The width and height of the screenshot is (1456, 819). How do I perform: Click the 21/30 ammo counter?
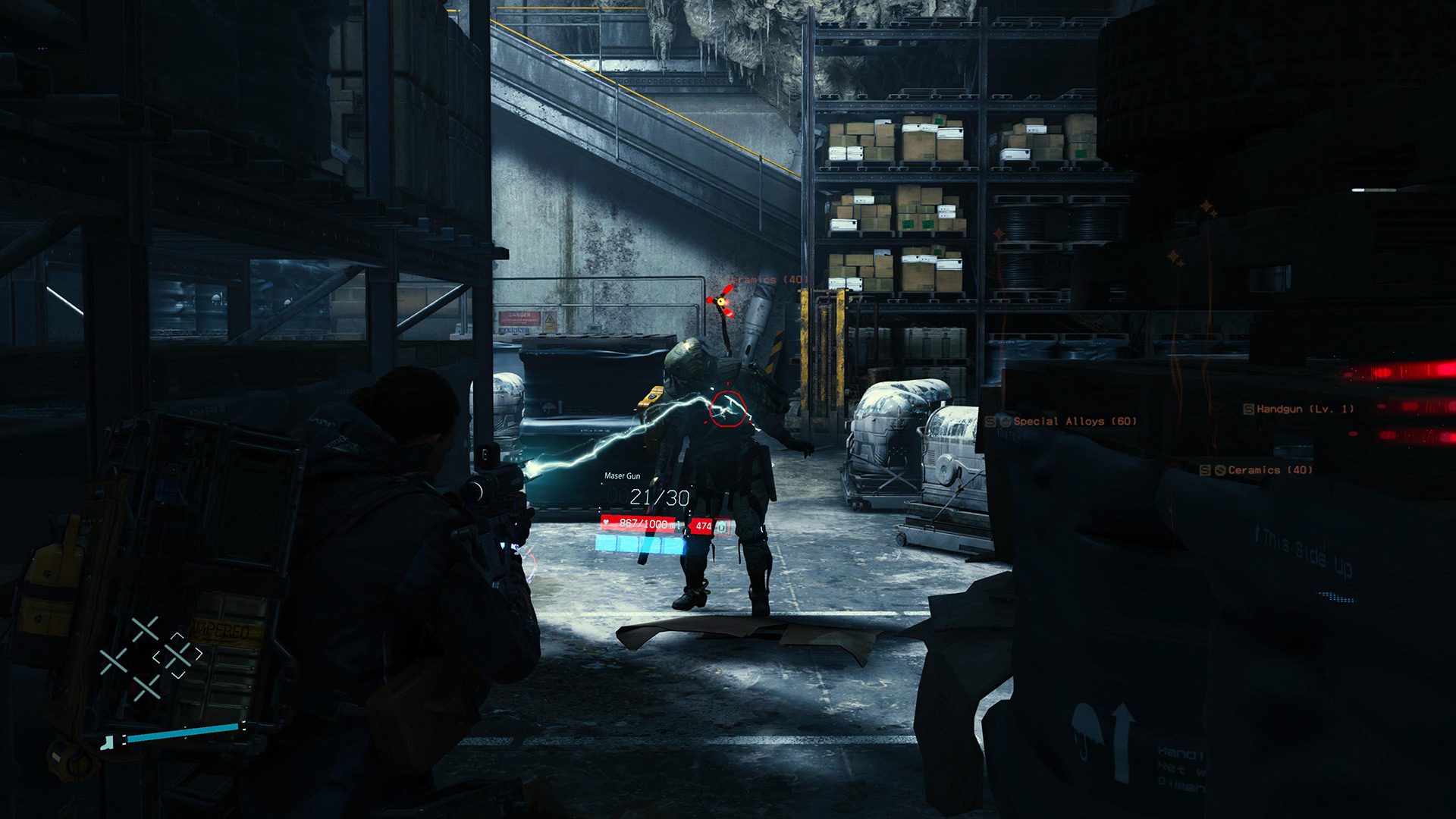[659, 496]
